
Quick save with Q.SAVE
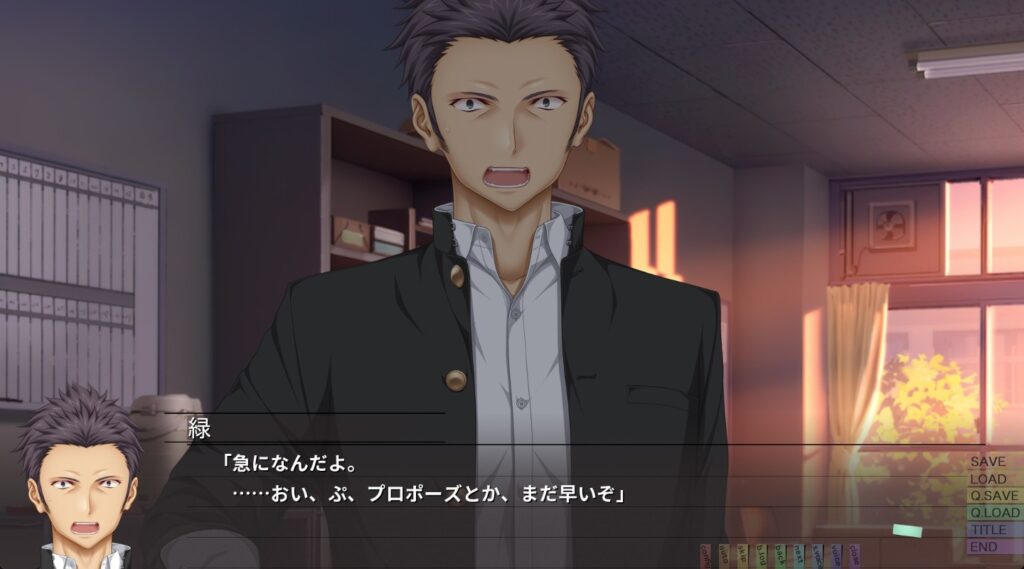[993, 496]
